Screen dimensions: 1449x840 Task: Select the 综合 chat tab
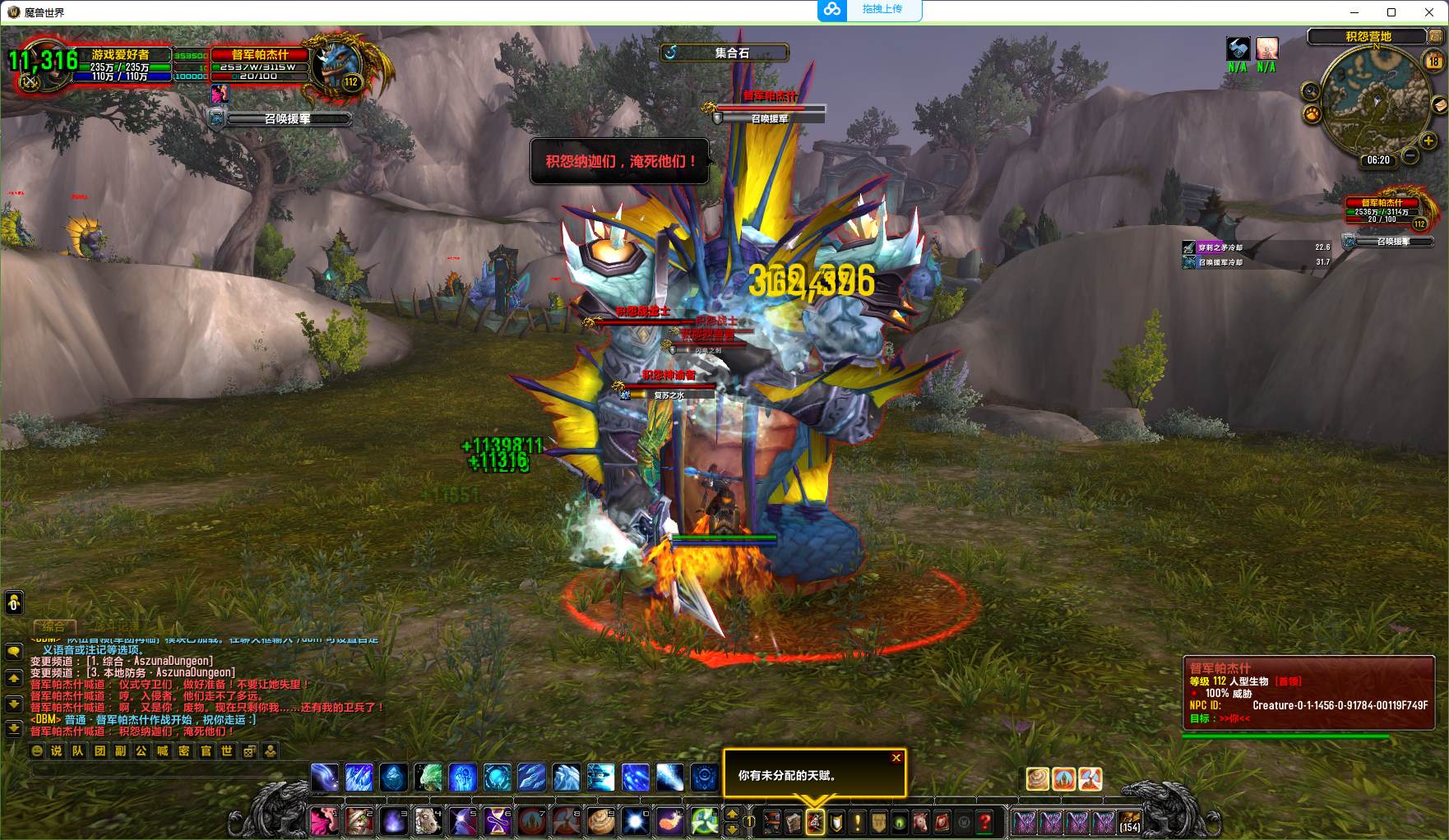click(x=53, y=626)
